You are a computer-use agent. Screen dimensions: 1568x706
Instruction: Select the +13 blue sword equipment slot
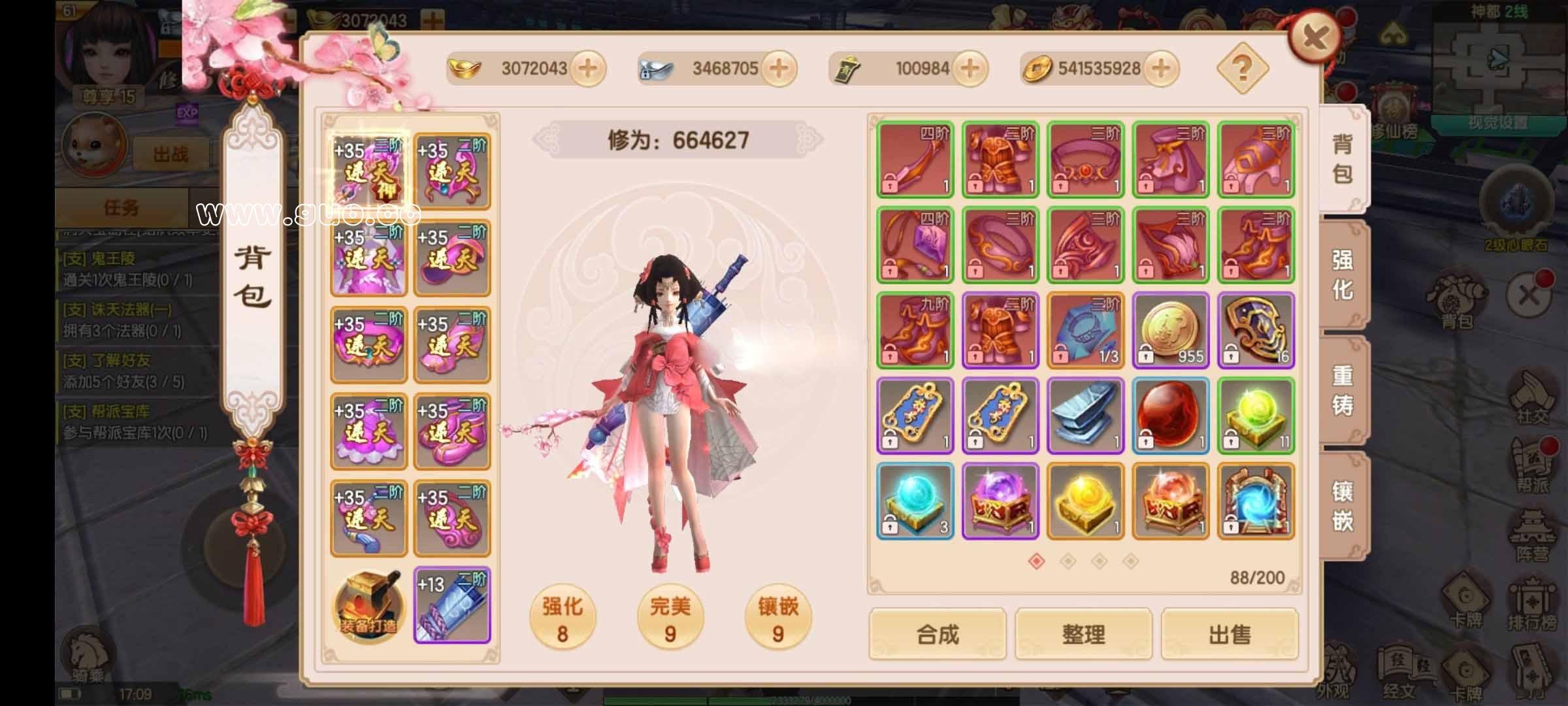452,606
